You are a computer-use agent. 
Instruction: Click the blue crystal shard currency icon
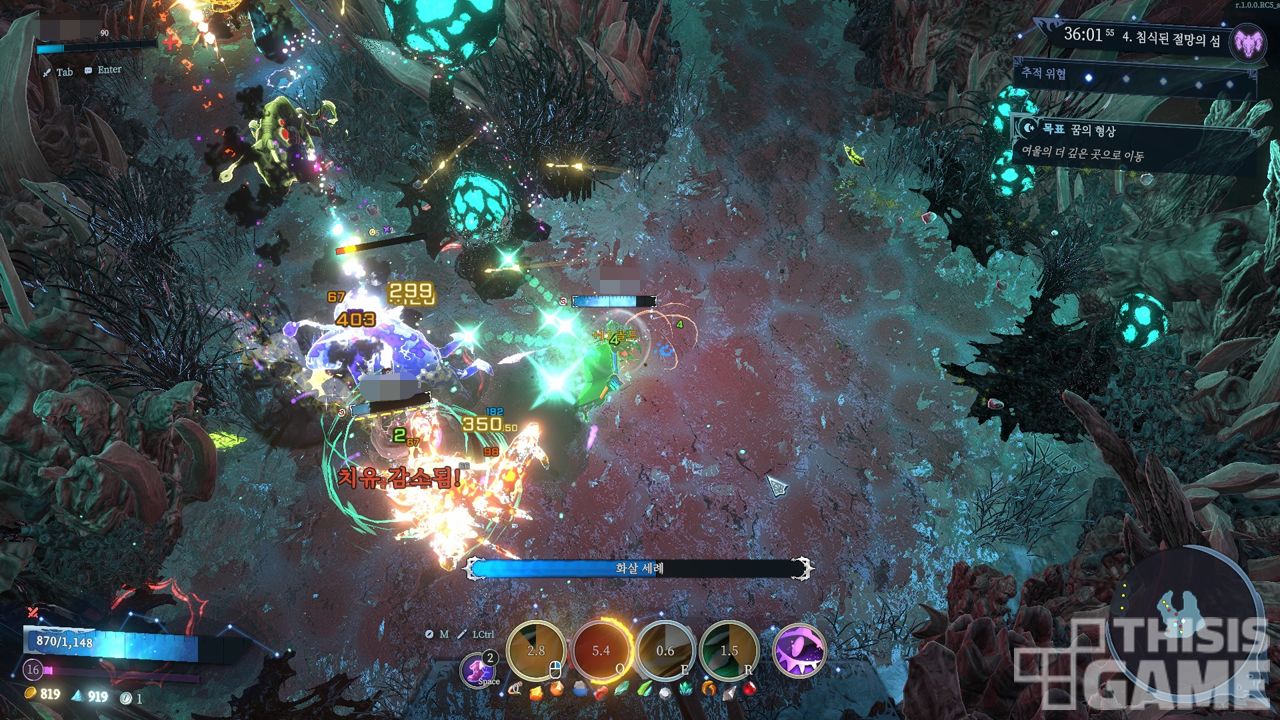[78, 695]
